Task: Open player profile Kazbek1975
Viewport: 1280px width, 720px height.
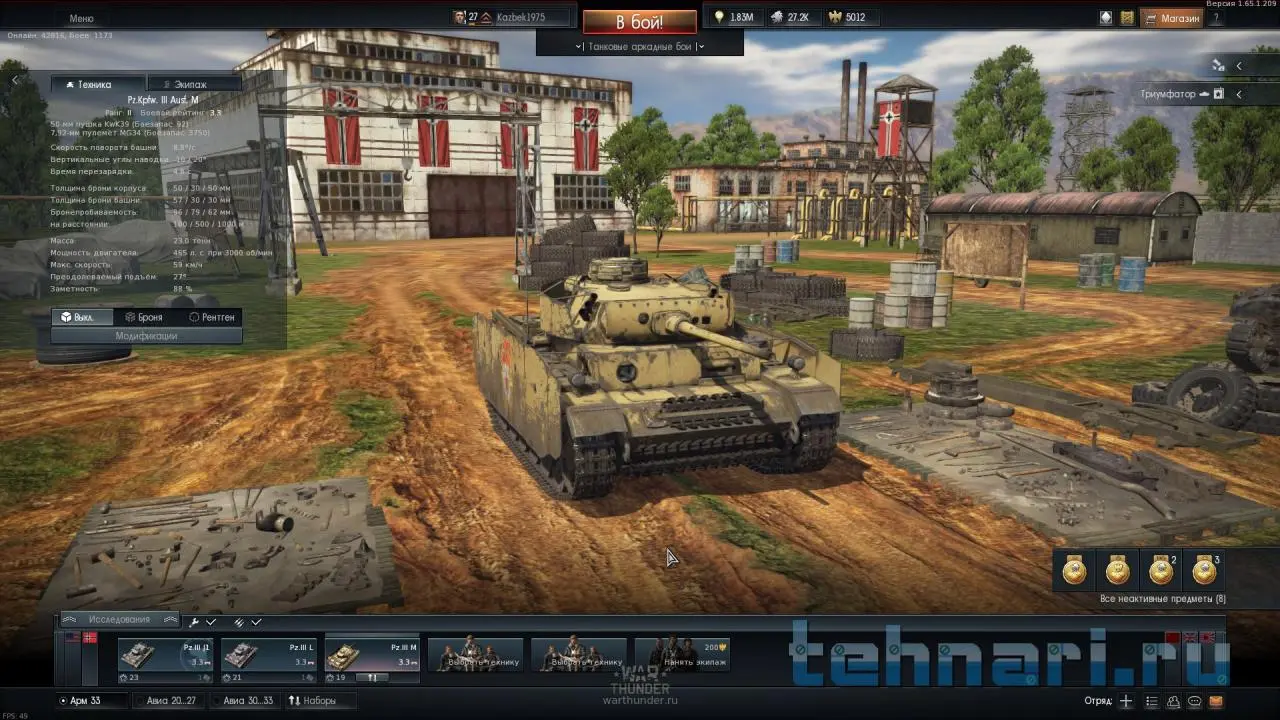Action: [520, 18]
